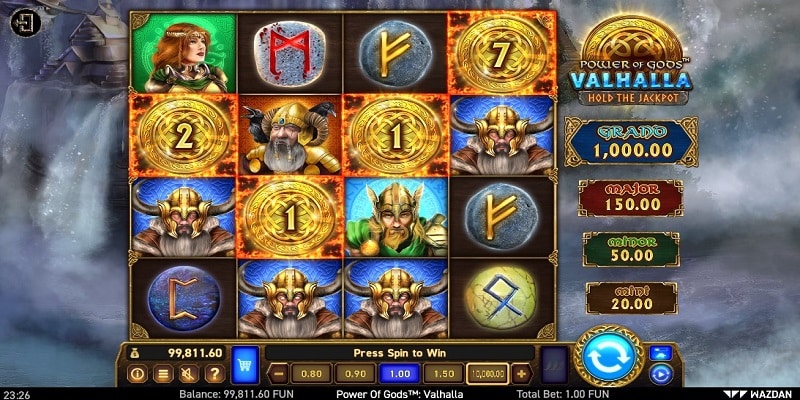The image size is (800, 400).
Task: Open the info button in the control bar
Action: coord(138,374)
